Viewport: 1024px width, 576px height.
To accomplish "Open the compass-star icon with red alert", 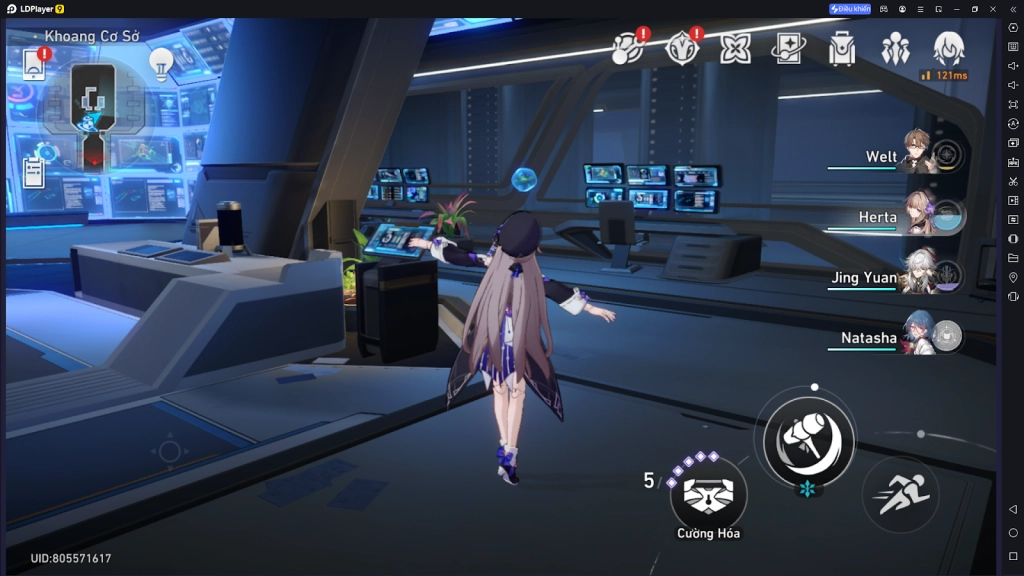I will coord(682,47).
